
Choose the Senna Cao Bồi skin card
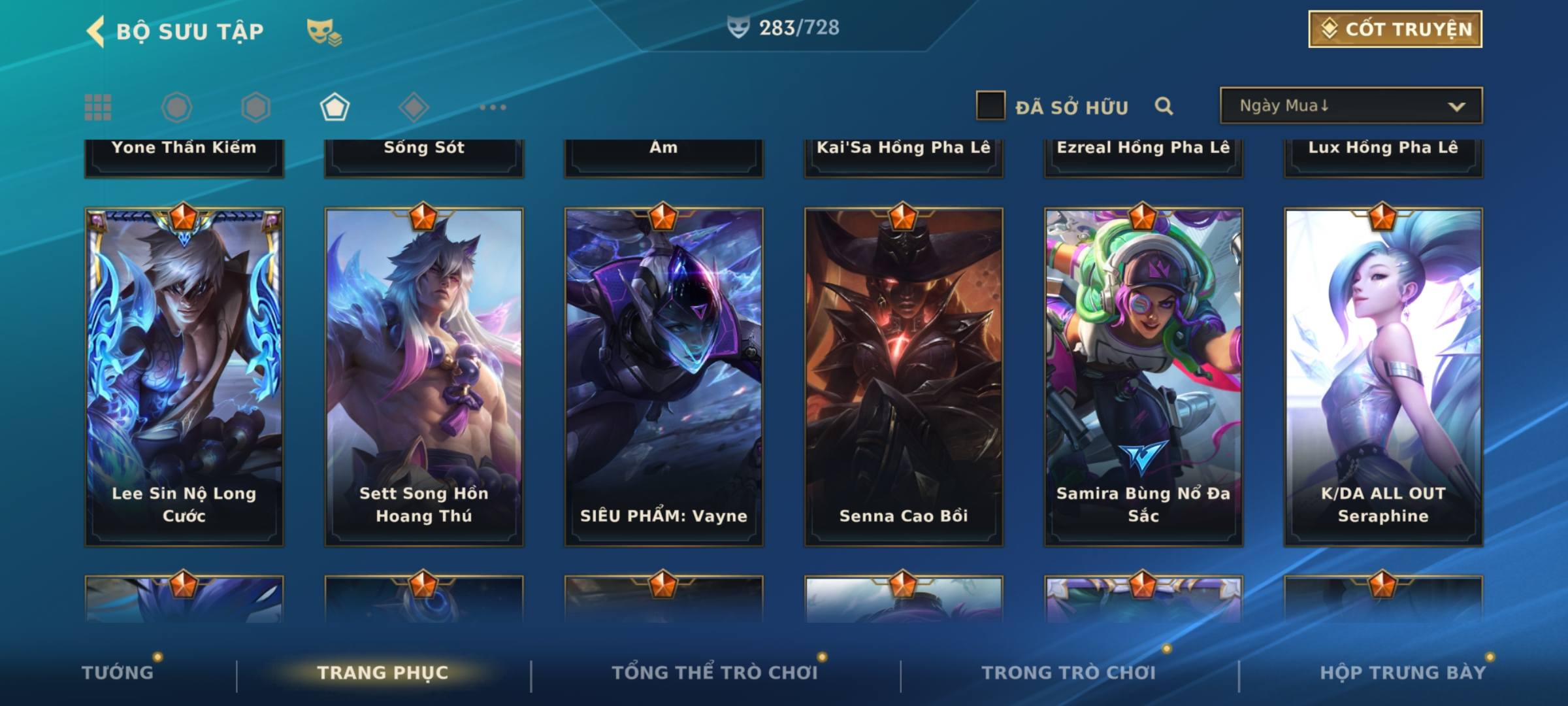[904, 376]
